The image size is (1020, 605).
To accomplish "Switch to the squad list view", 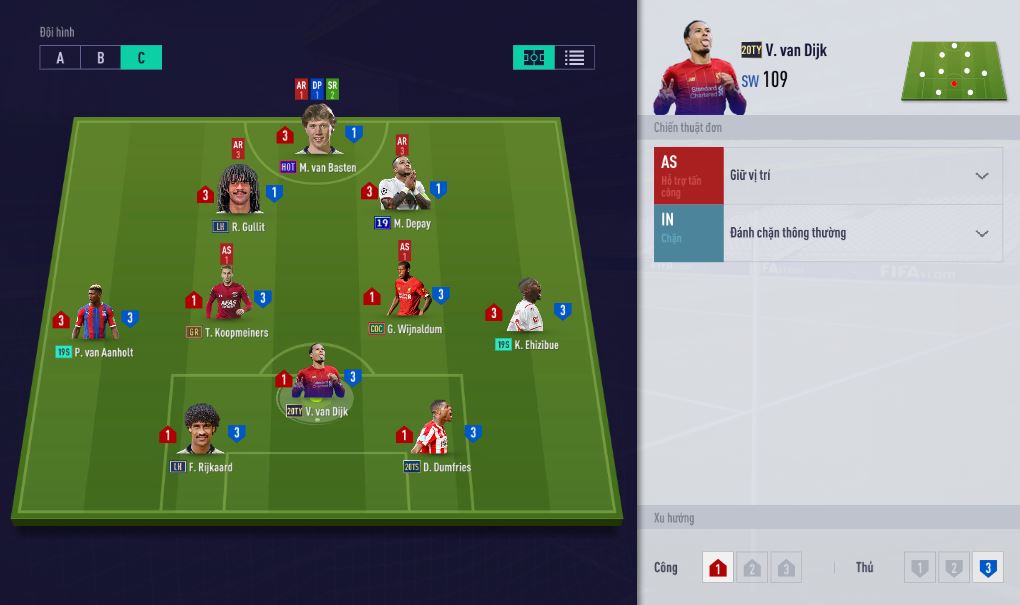I will [x=574, y=58].
